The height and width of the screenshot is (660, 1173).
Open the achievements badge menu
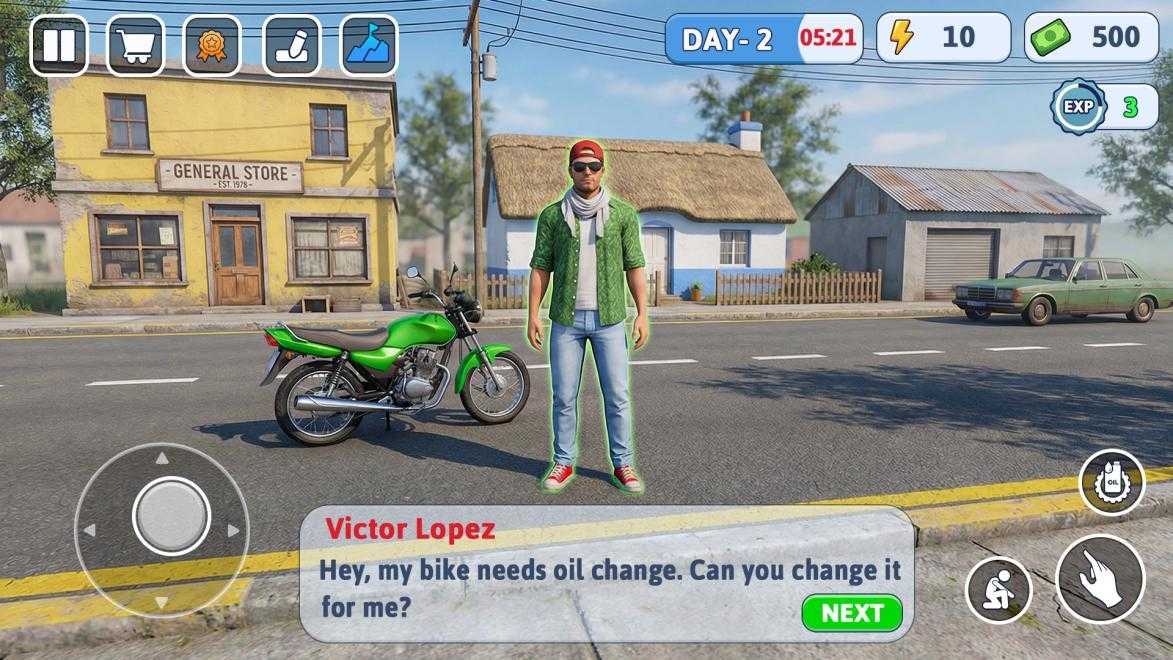point(212,46)
